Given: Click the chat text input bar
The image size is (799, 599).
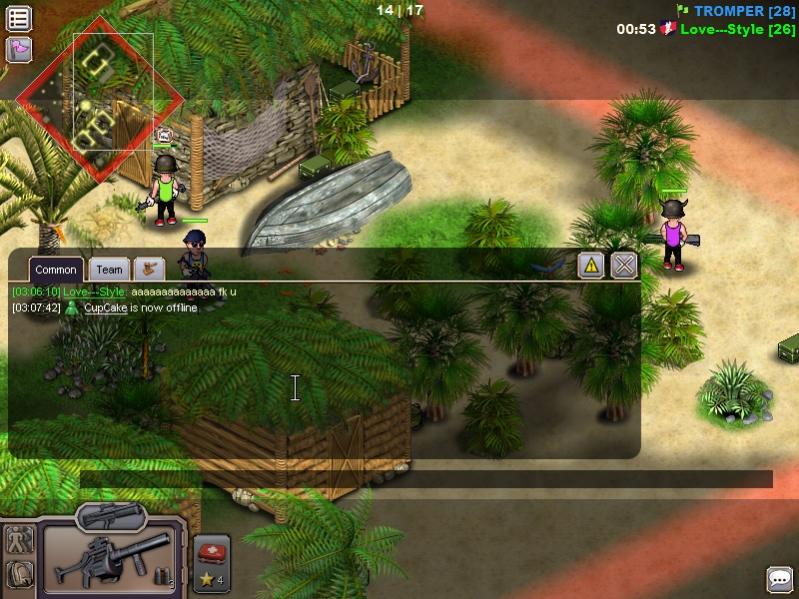Looking at the screenshot, I should [426, 480].
